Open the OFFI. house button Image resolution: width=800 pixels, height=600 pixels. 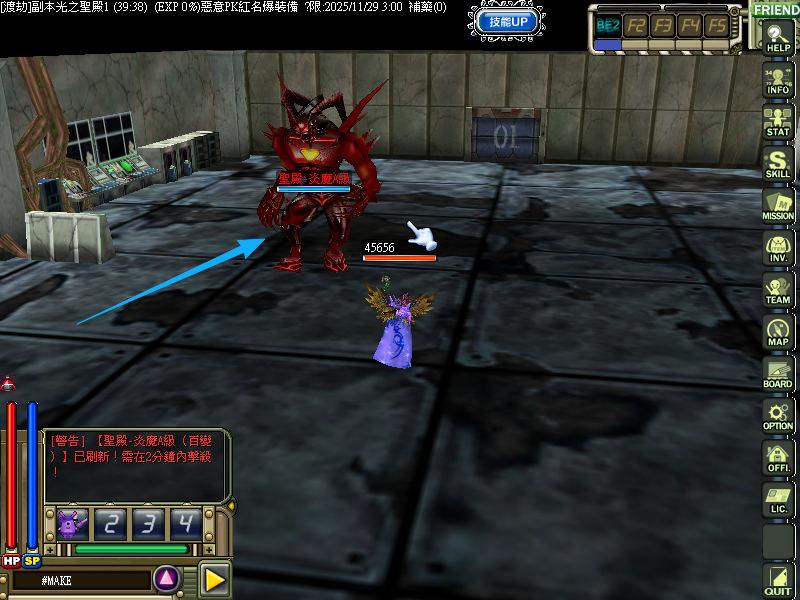[778, 456]
